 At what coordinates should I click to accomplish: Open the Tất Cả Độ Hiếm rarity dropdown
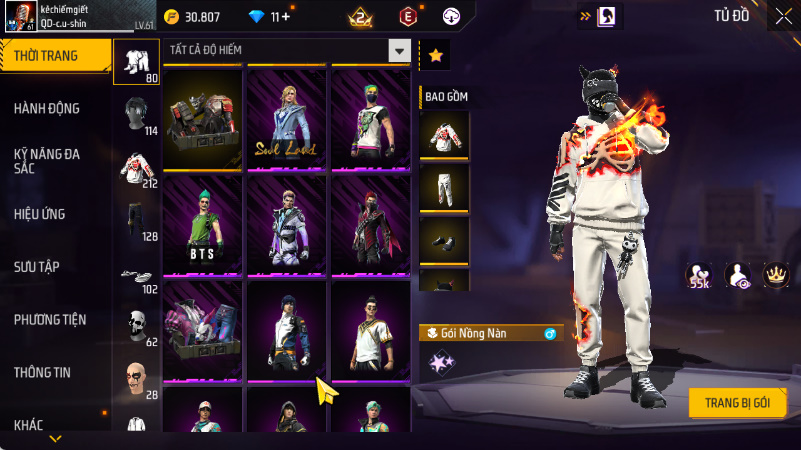399,51
